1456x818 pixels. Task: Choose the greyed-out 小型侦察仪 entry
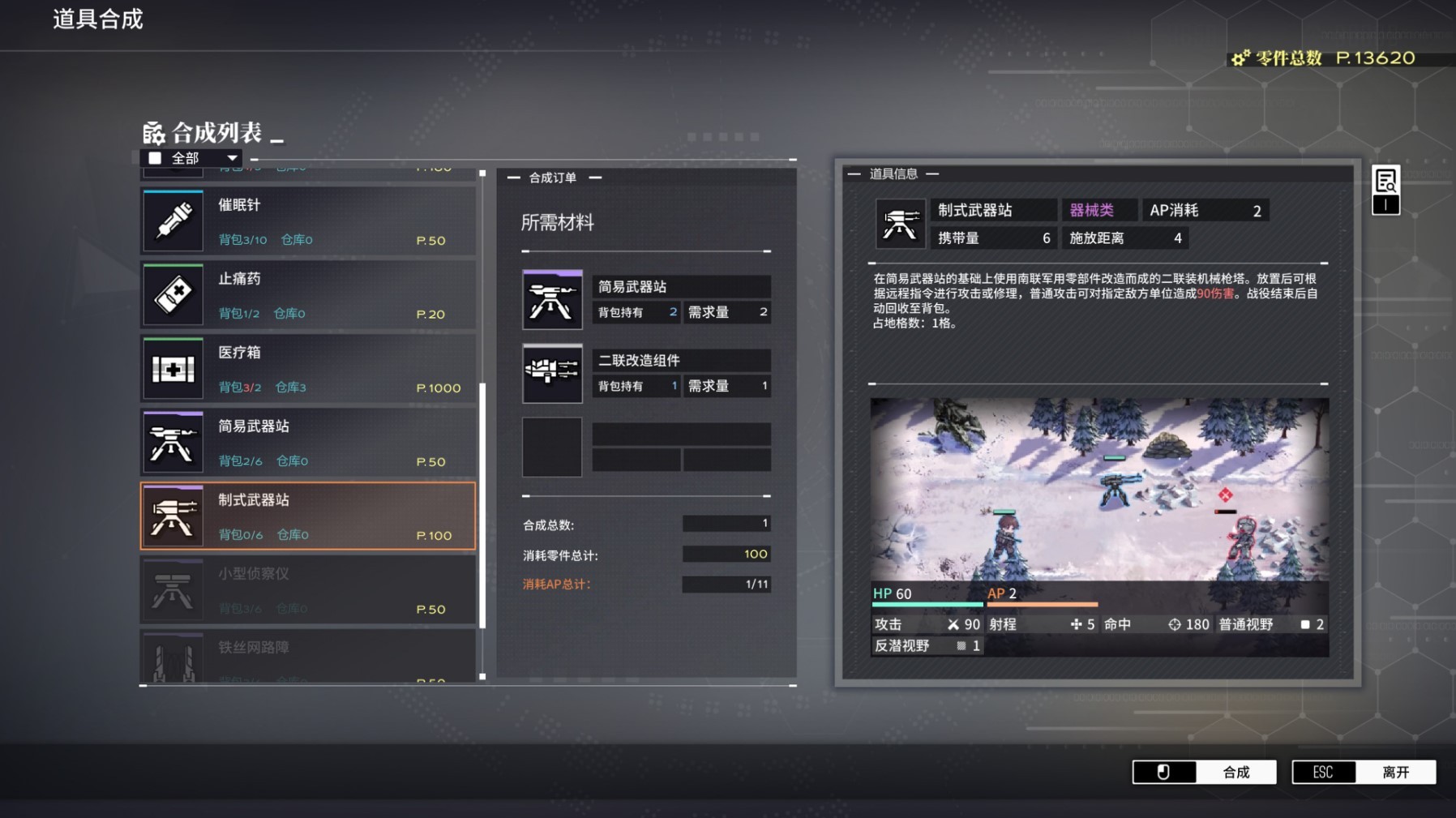(x=308, y=590)
